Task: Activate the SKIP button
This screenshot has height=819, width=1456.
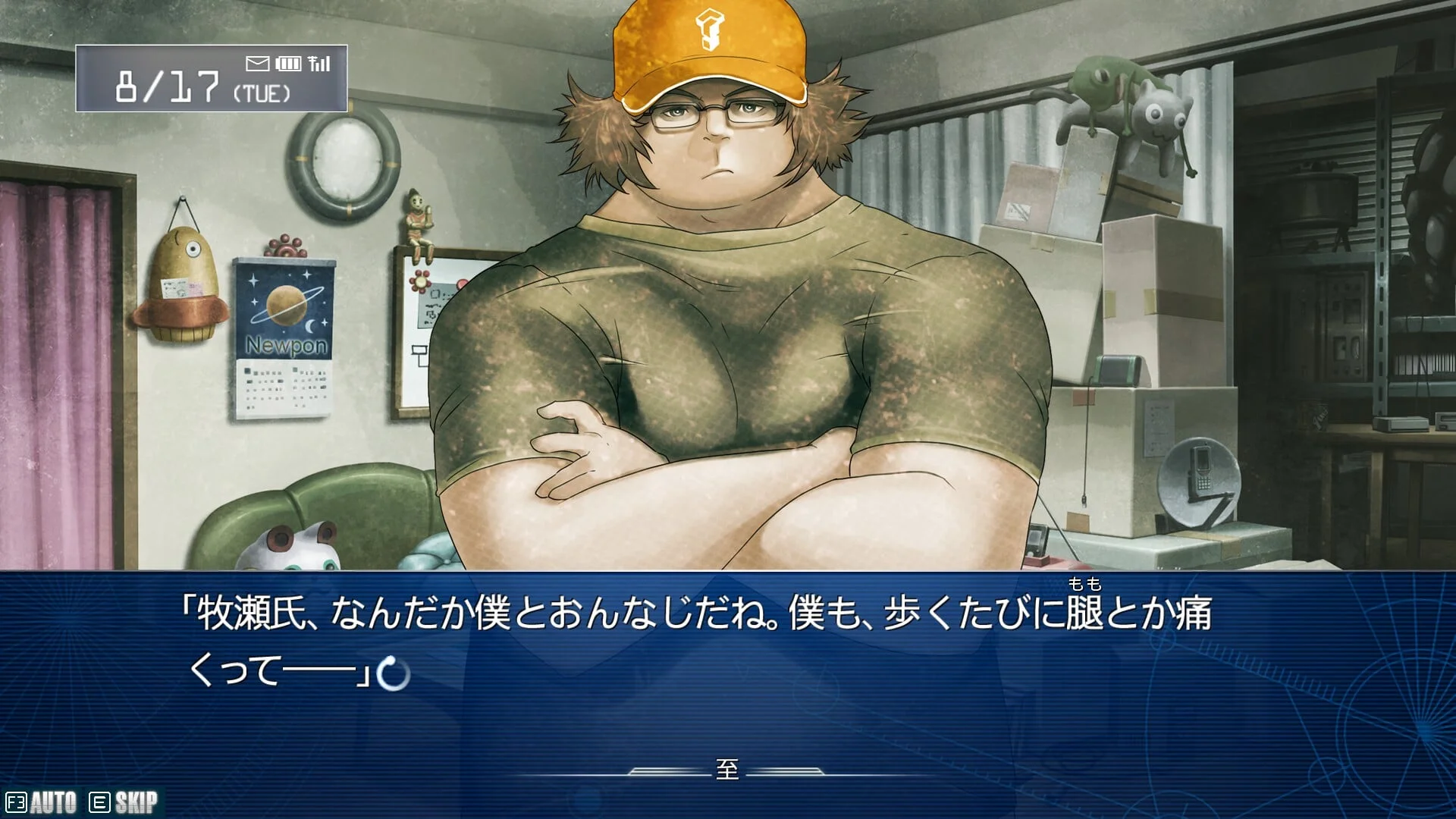Action: coord(124,802)
